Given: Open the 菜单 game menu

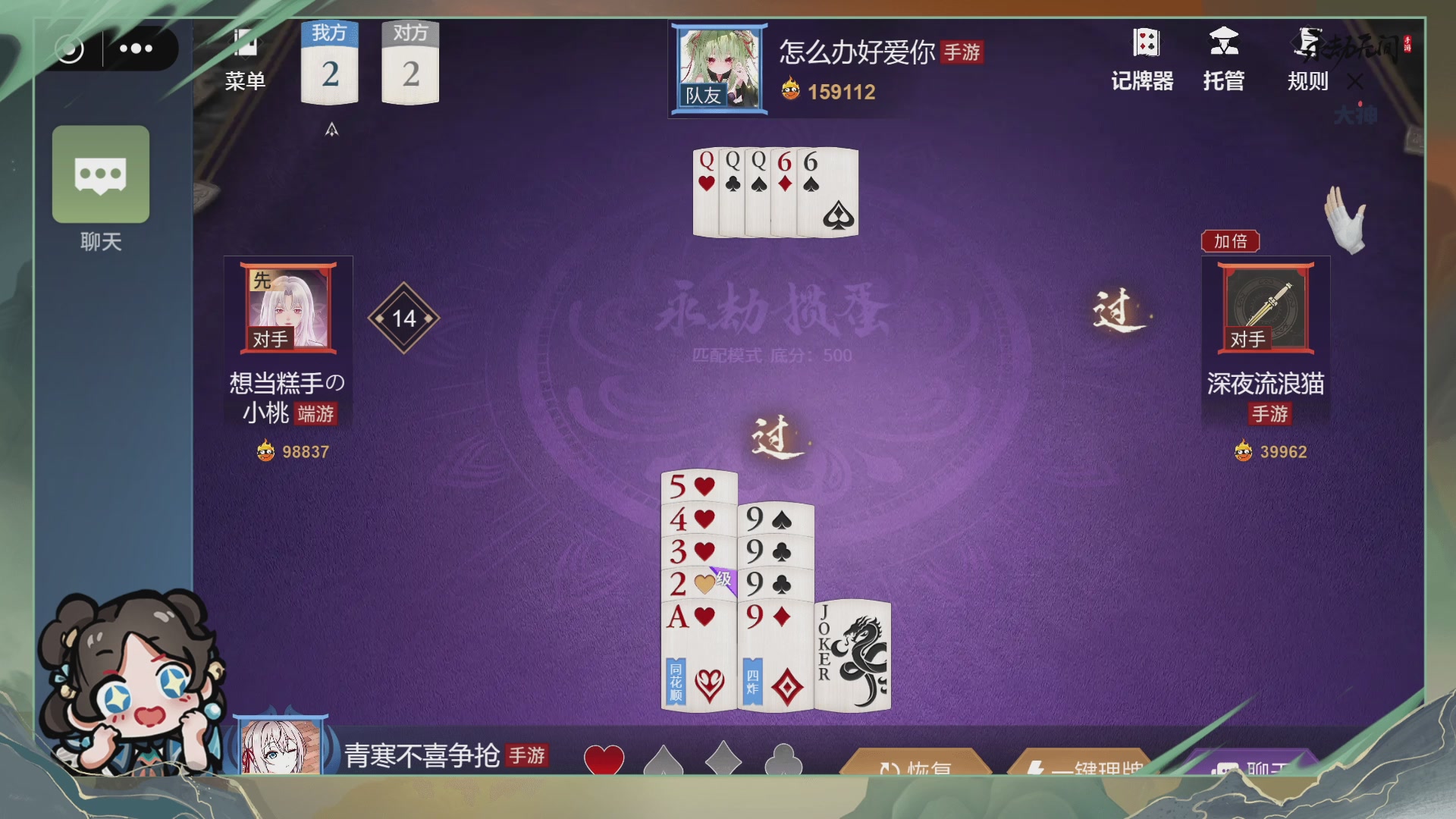Looking at the screenshot, I should (x=246, y=57).
